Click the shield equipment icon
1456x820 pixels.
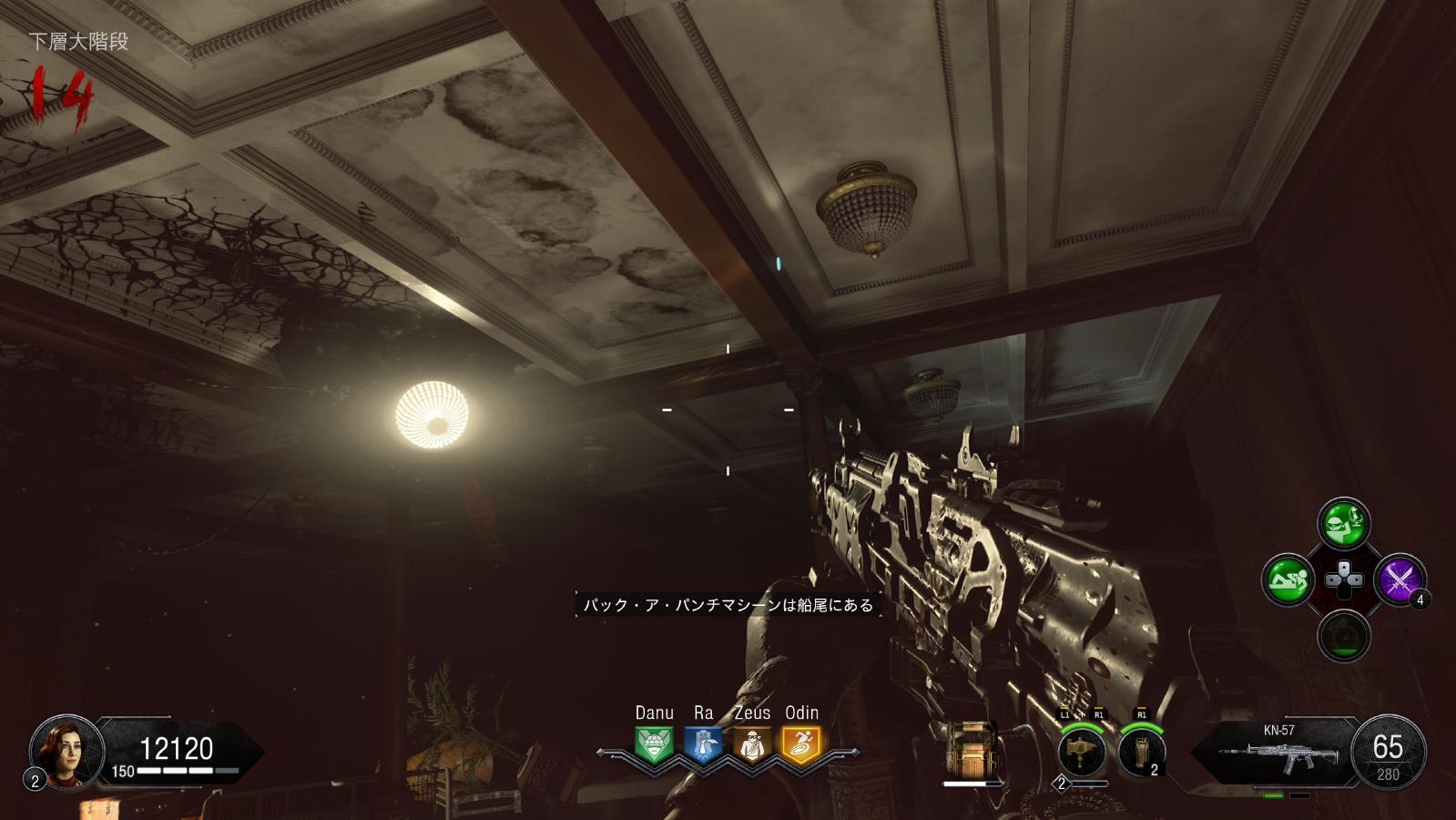pyautogui.click(x=971, y=750)
